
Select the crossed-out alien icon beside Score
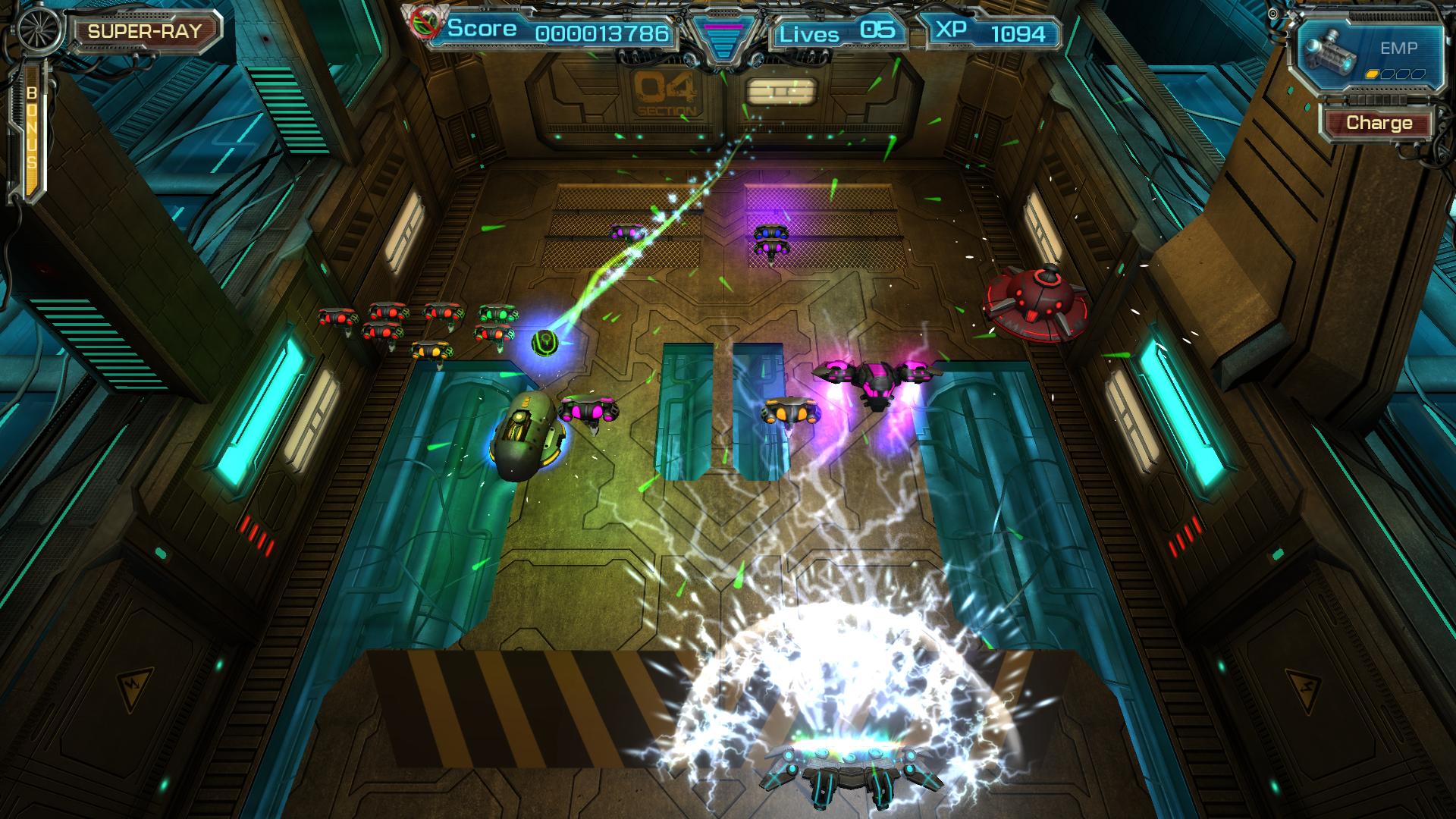425,24
